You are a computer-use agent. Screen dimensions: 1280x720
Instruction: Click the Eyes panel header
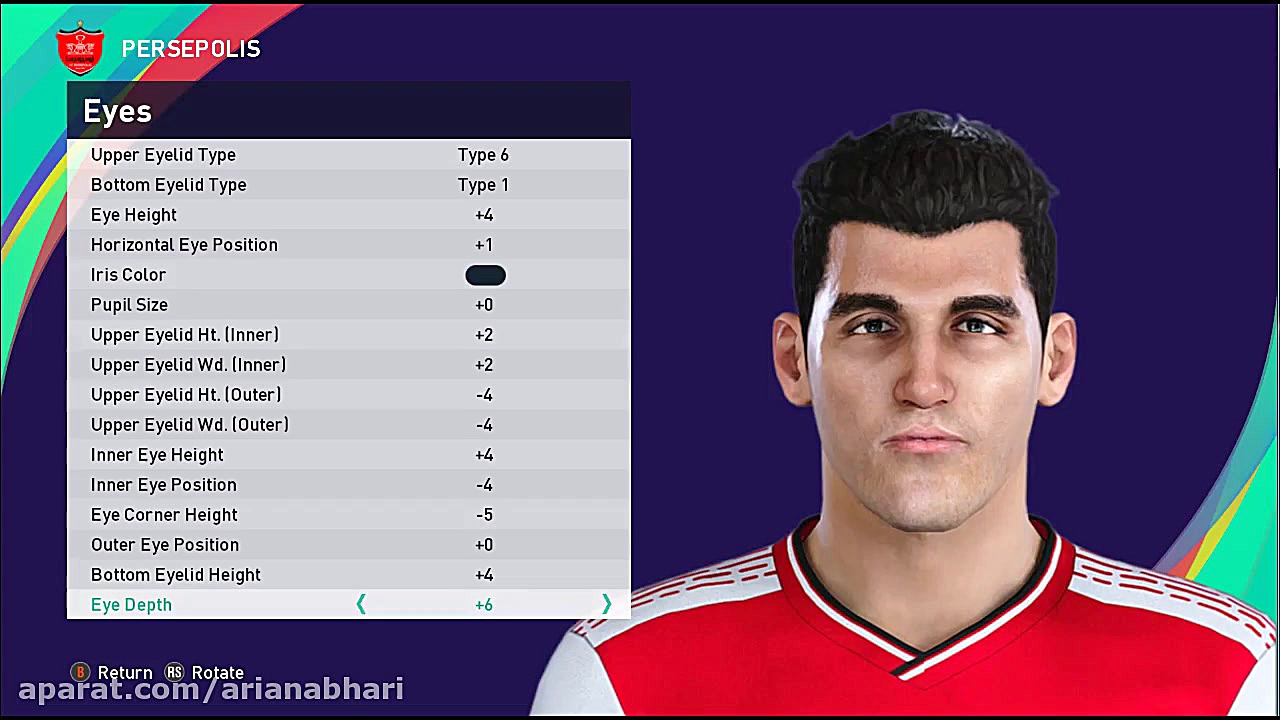pyautogui.click(x=117, y=111)
